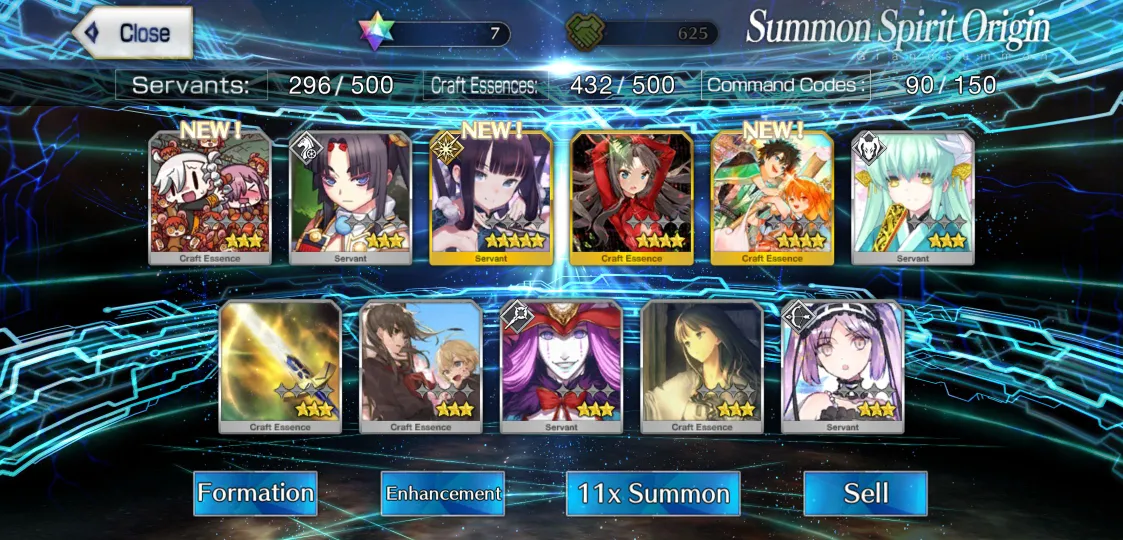Open the four-star red dress Craft Essence

point(631,197)
